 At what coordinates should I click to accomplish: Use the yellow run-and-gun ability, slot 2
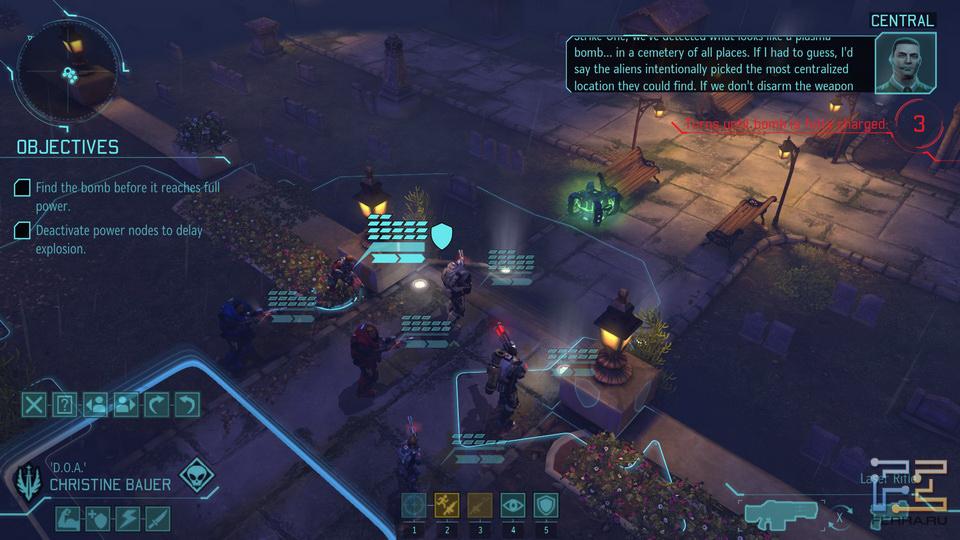447,506
